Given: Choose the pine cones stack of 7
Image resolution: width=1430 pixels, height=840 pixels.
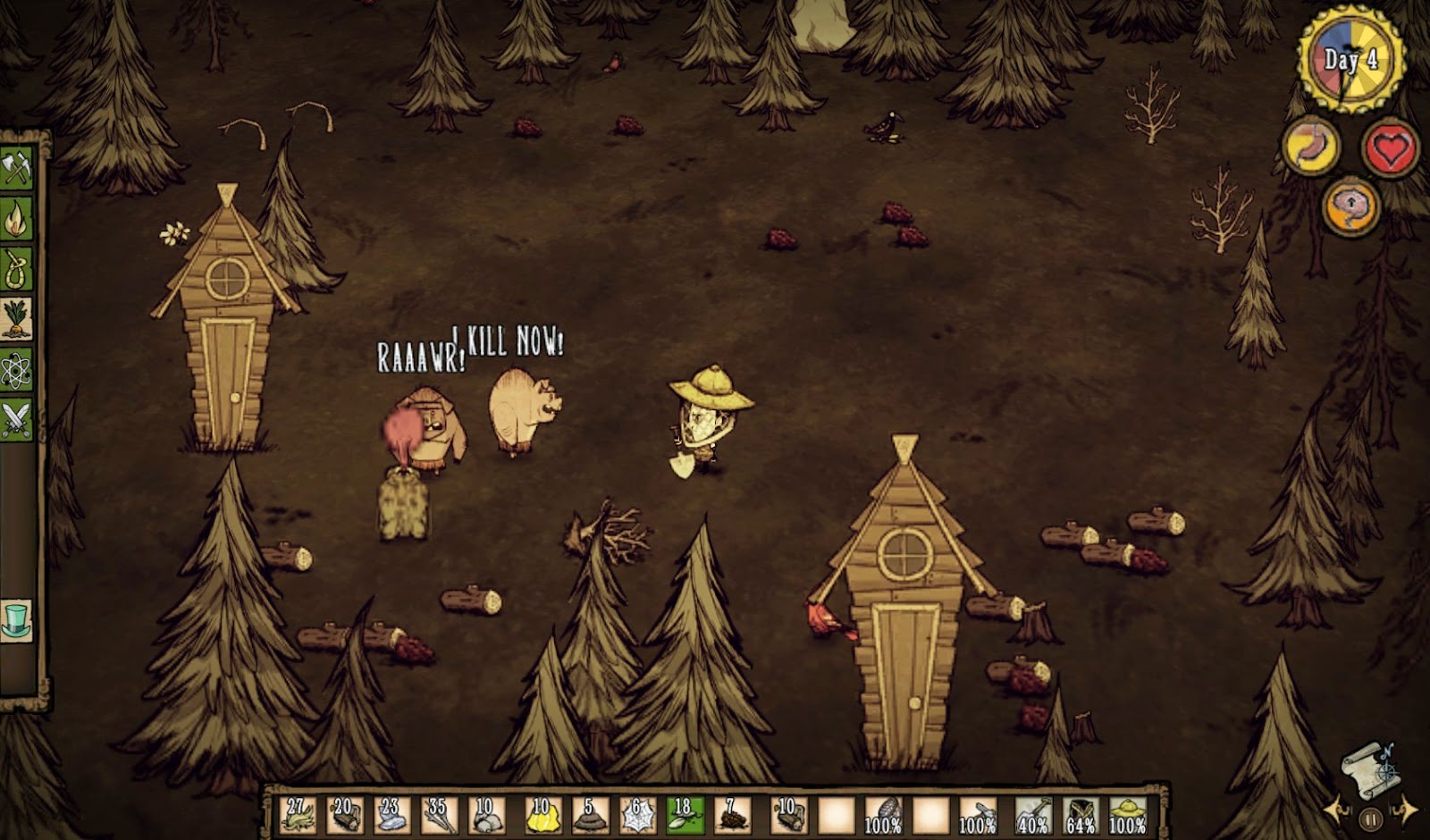Looking at the screenshot, I should coord(731,814).
